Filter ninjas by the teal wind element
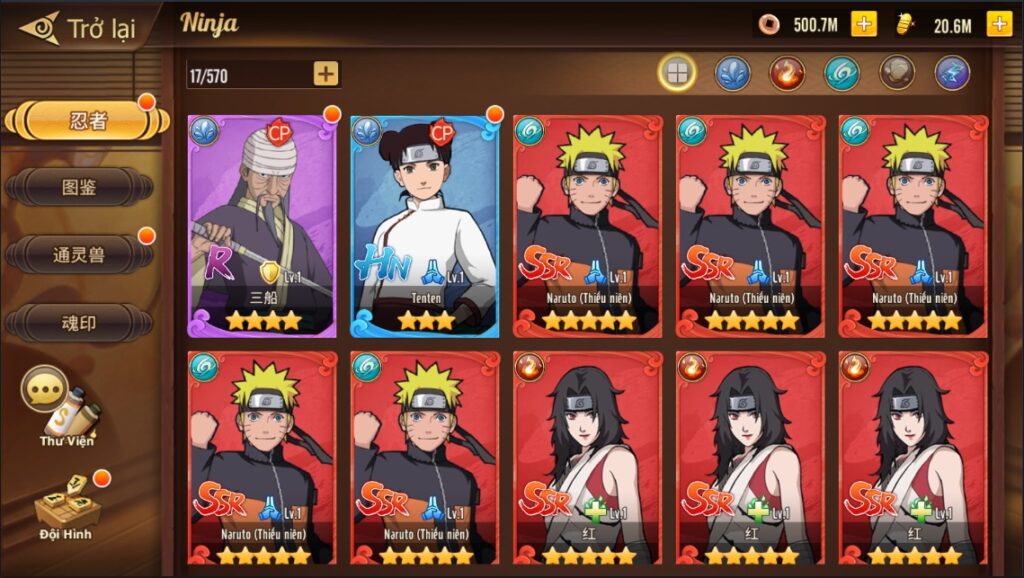The height and width of the screenshot is (578, 1024). (x=842, y=73)
